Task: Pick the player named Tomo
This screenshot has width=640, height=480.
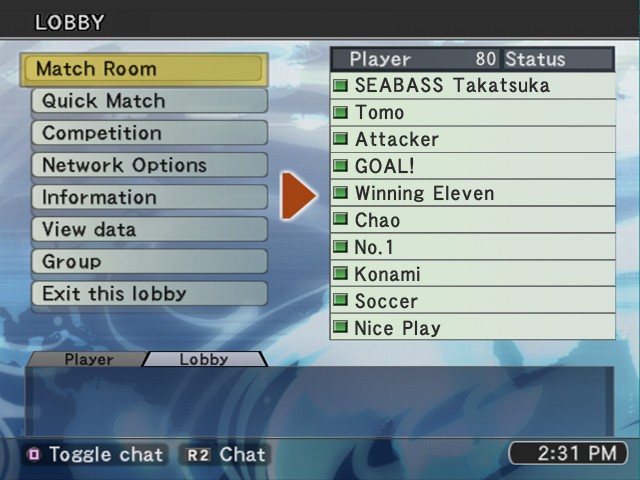Action: 472,113
